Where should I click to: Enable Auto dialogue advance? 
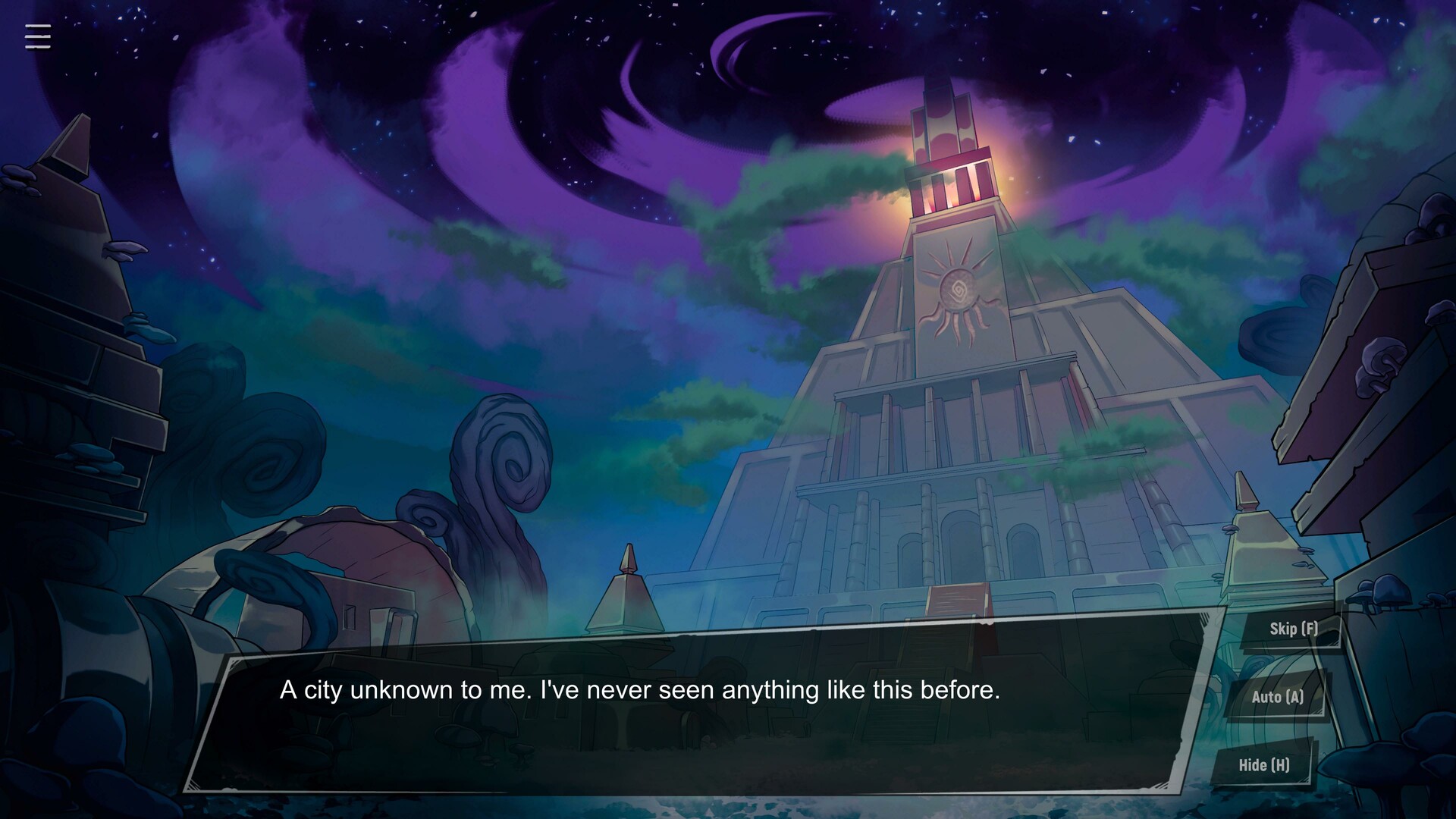tap(1277, 697)
